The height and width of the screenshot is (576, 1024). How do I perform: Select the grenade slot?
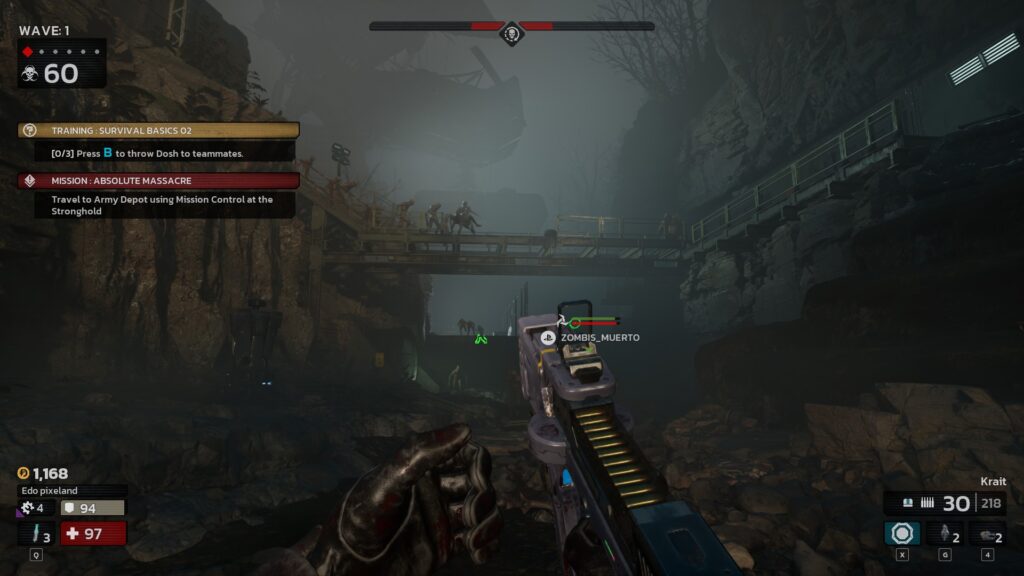tap(944, 534)
